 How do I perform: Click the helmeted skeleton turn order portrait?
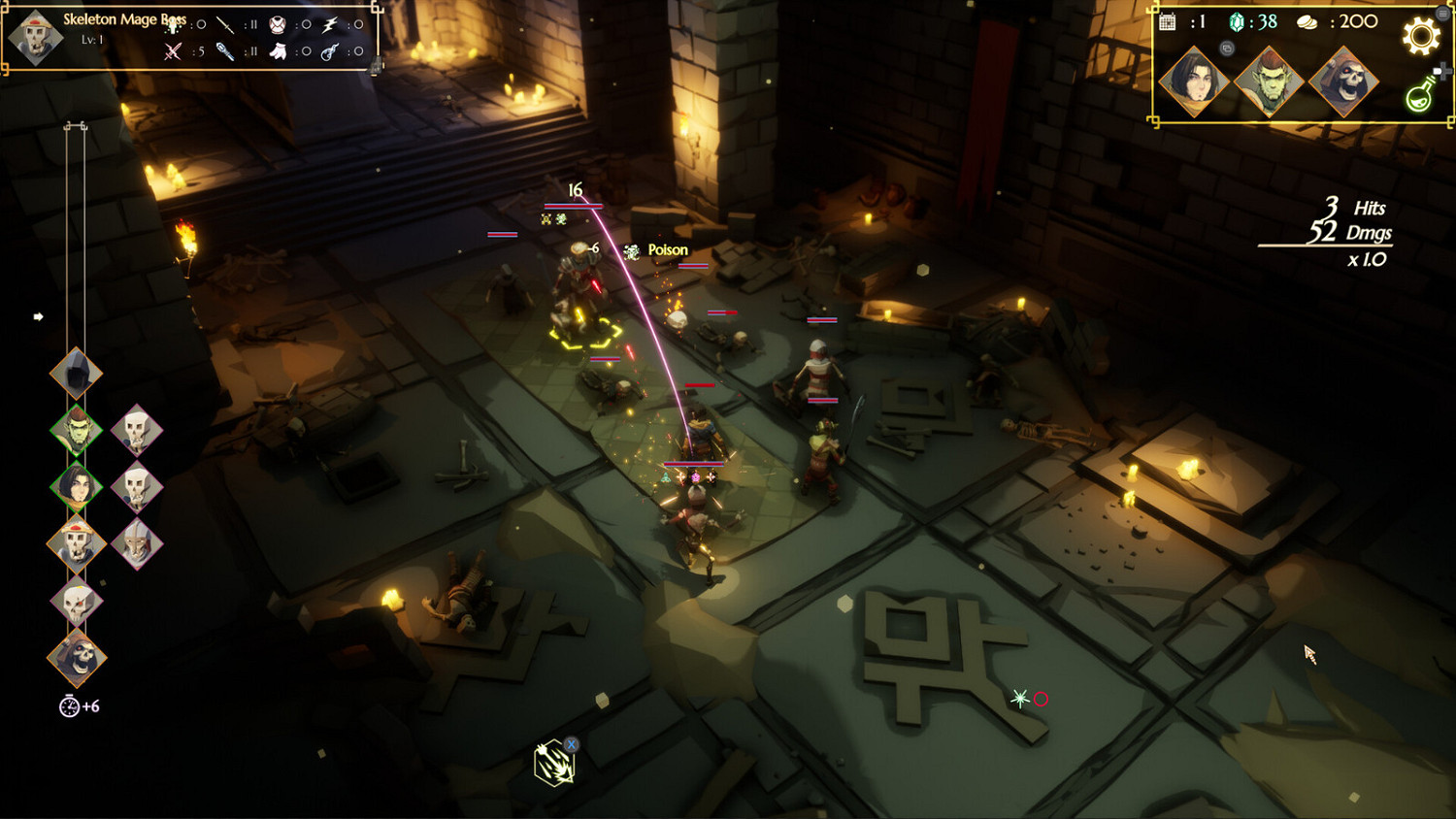[x=137, y=543]
